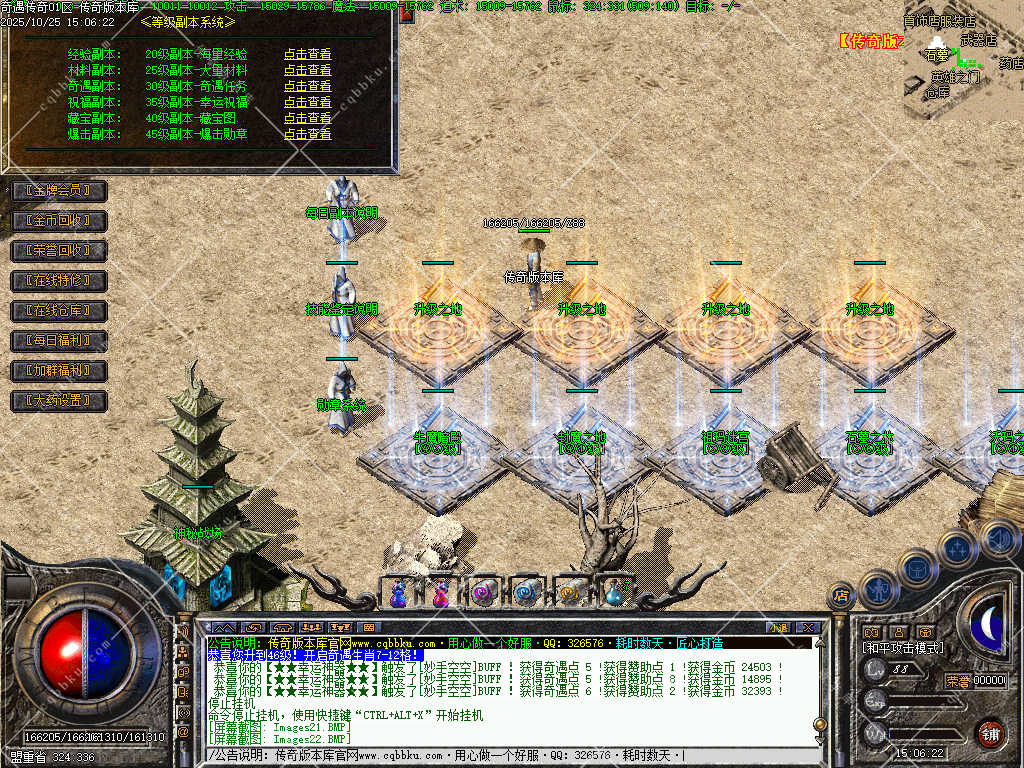The height and width of the screenshot is (768, 1024).
Task: Close the chat window with X
Action: tap(808, 628)
